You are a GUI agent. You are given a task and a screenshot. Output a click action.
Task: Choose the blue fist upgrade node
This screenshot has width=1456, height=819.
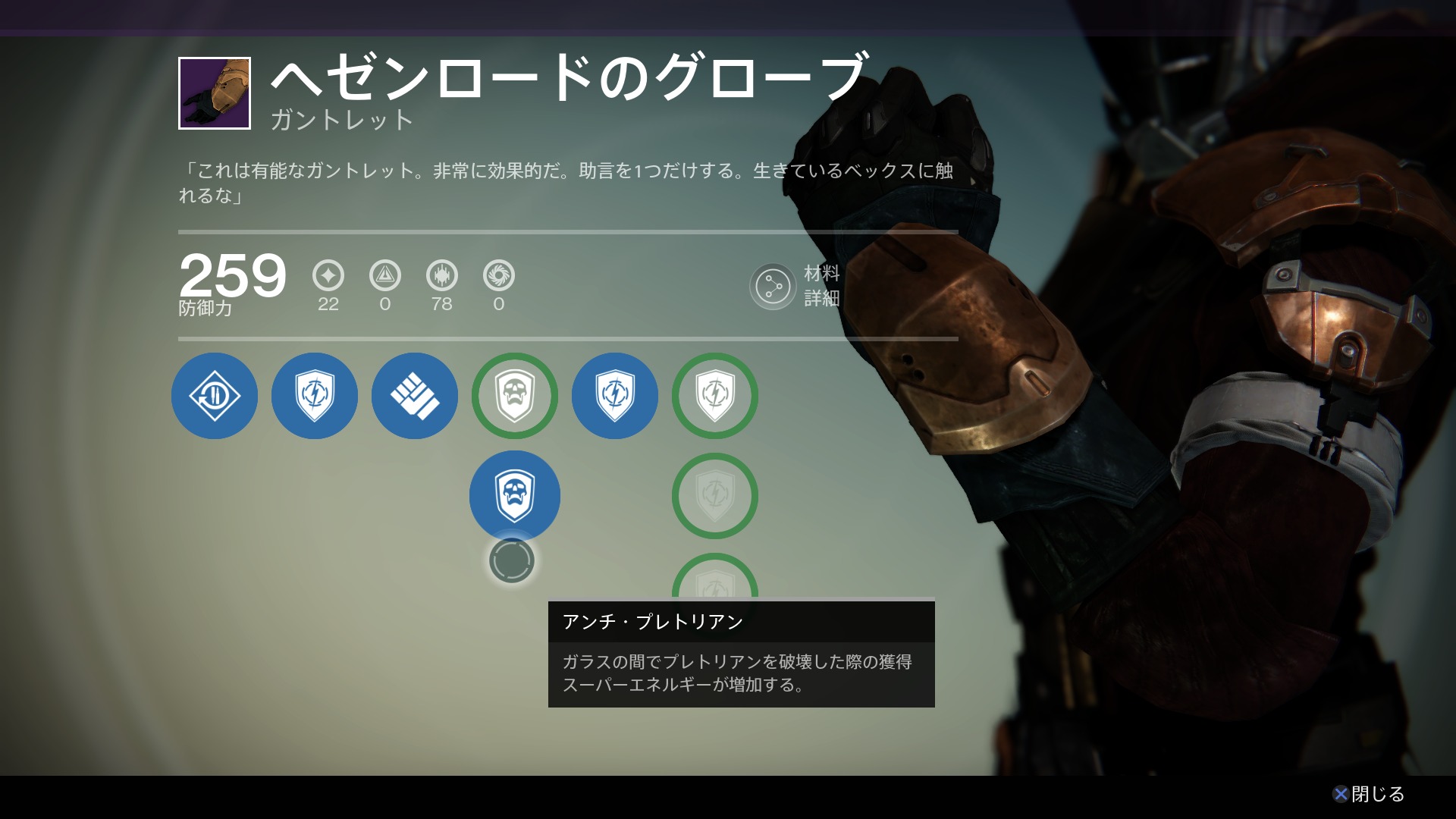click(x=415, y=396)
